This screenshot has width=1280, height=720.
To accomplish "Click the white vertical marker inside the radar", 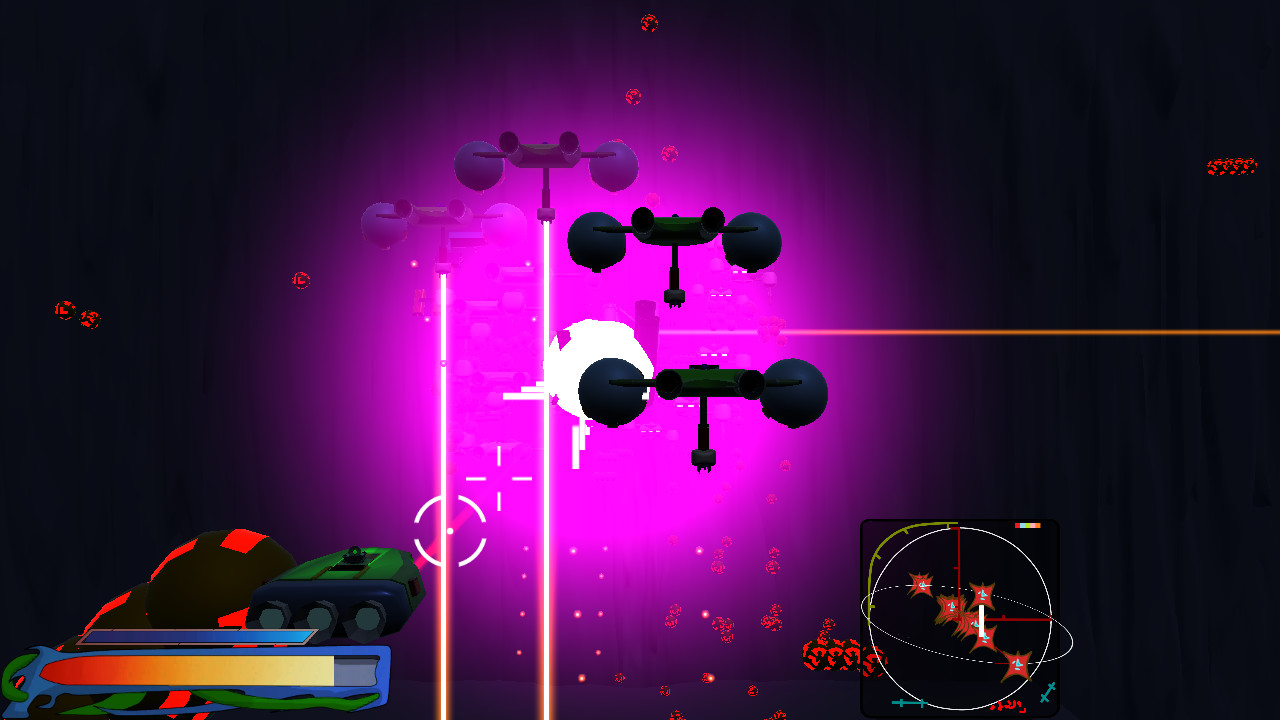I will coord(981,619).
